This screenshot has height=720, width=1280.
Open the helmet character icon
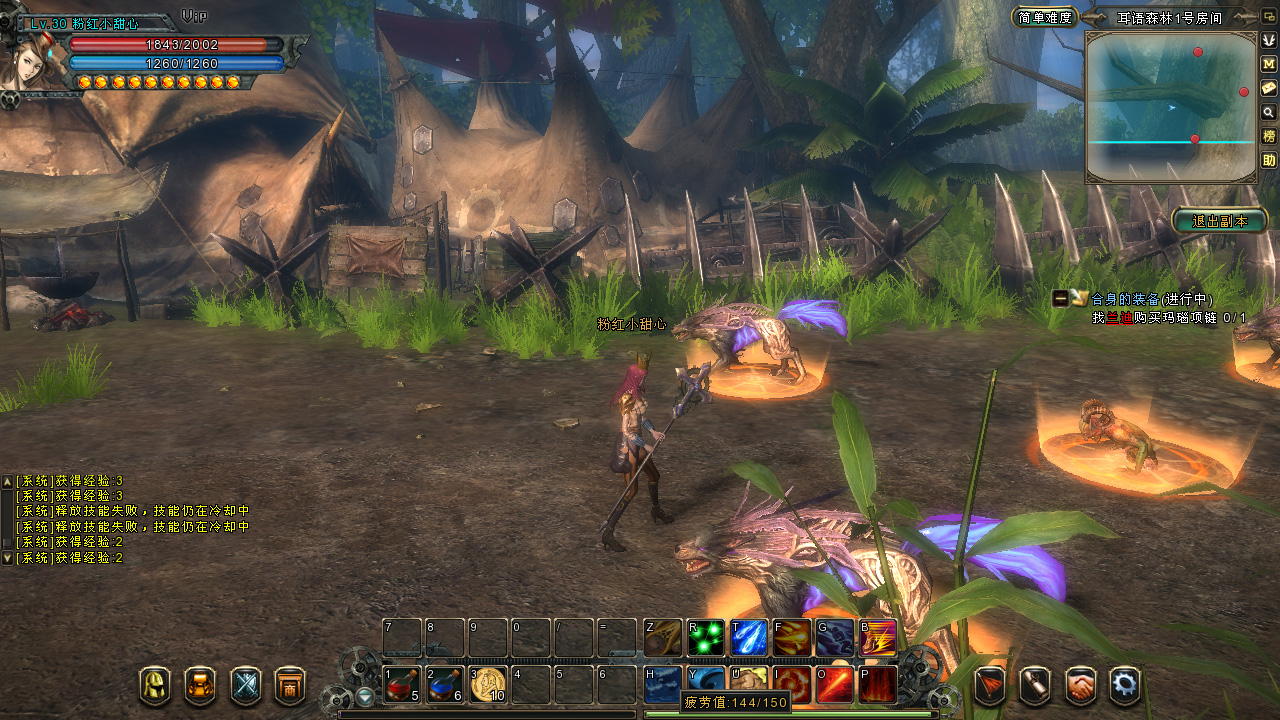155,686
